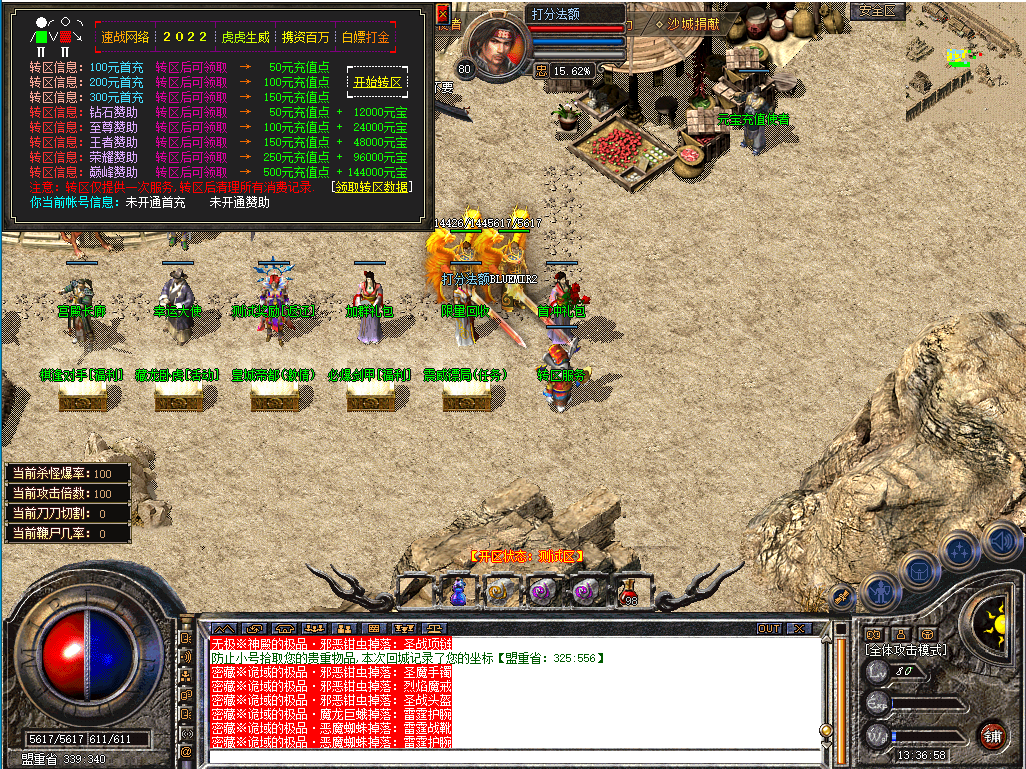Open the 领取转区数据 link
The height and width of the screenshot is (769, 1026).
(372, 187)
